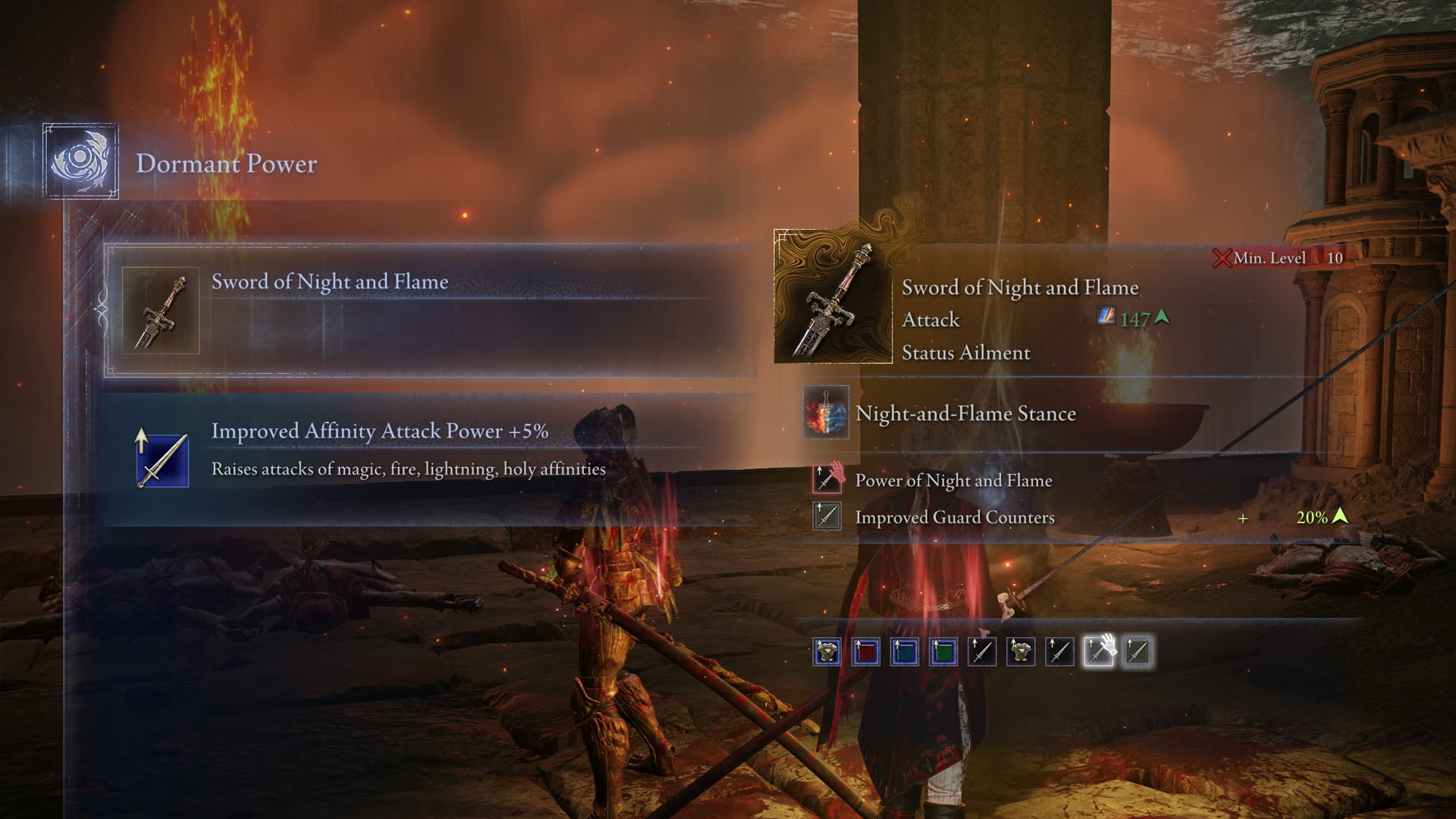Screen dimensions: 1456x819
Task: Select the Improved Guard Counters sword icon
Action: pos(827,517)
